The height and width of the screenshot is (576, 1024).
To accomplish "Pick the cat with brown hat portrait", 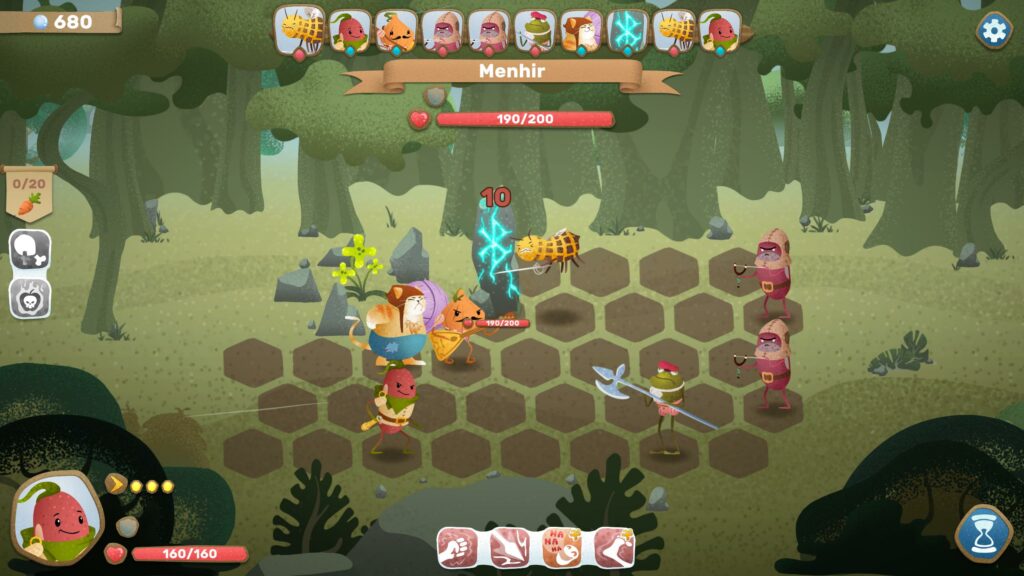I will click(x=580, y=31).
